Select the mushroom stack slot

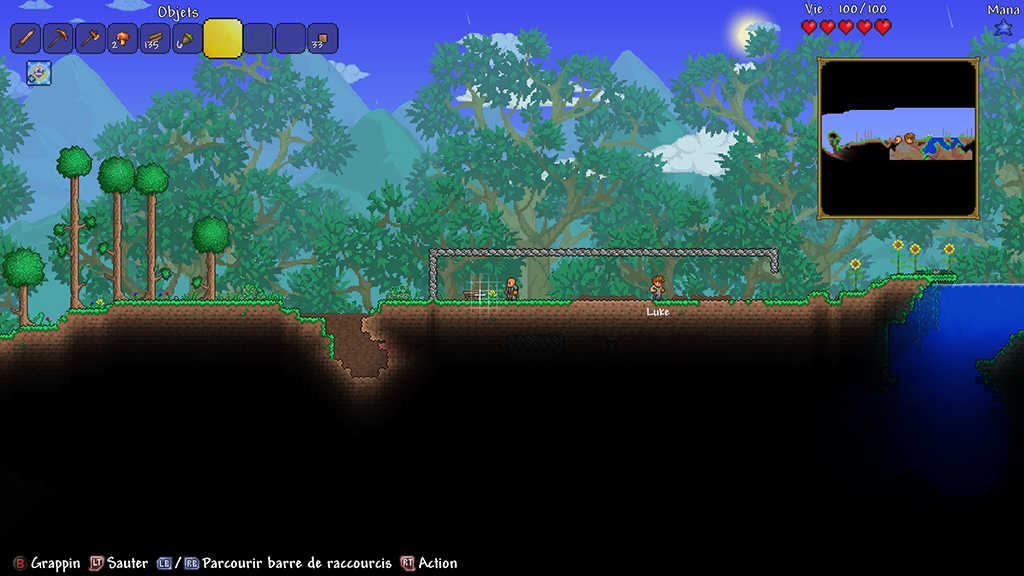[x=122, y=39]
